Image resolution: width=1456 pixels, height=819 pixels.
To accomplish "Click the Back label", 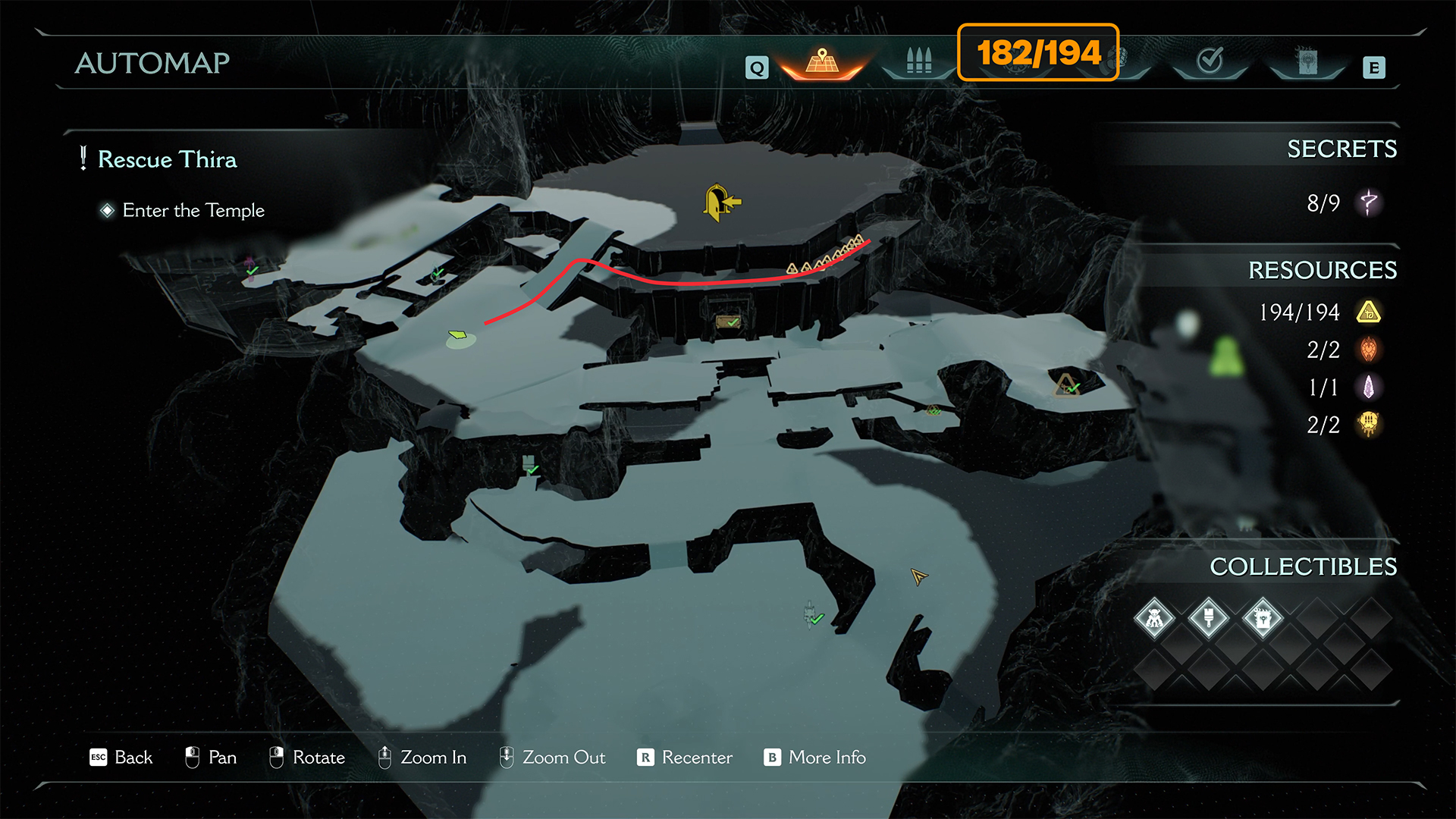I will point(133,758).
